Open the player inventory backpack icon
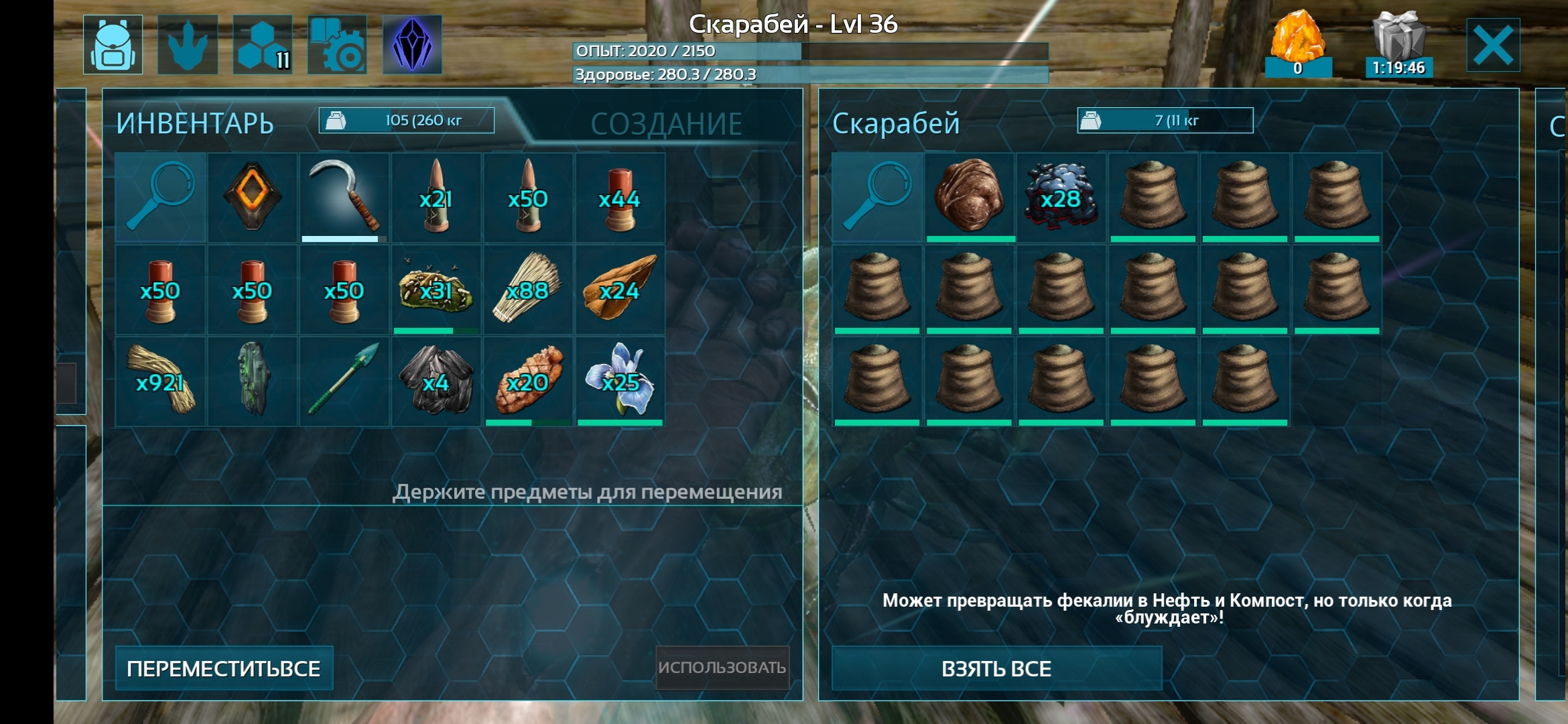This screenshot has width=1568, height=724. [x=114, y=44]
